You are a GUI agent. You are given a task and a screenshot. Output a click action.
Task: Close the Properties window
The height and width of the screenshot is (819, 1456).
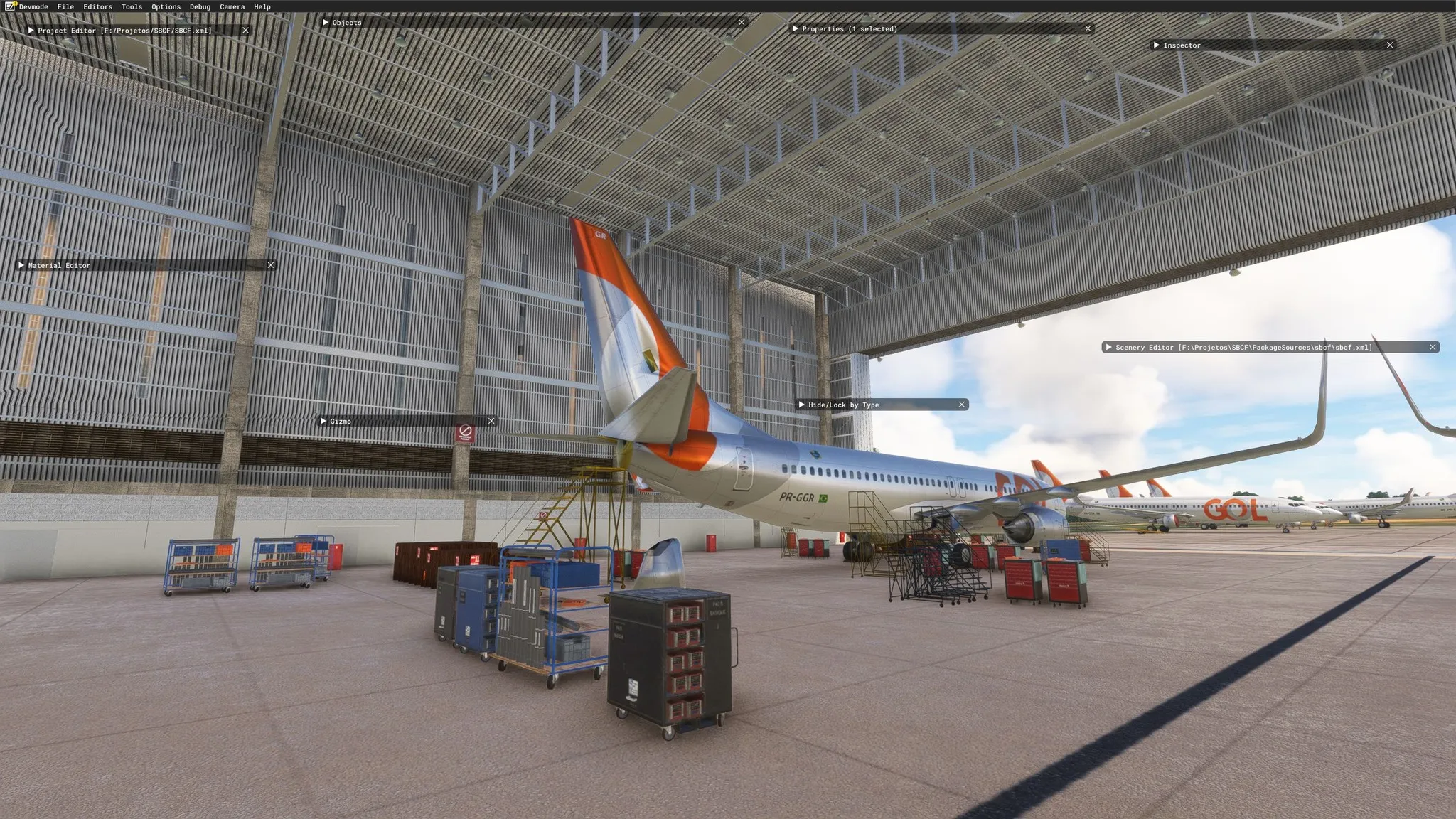click(x=1088, y=29)
